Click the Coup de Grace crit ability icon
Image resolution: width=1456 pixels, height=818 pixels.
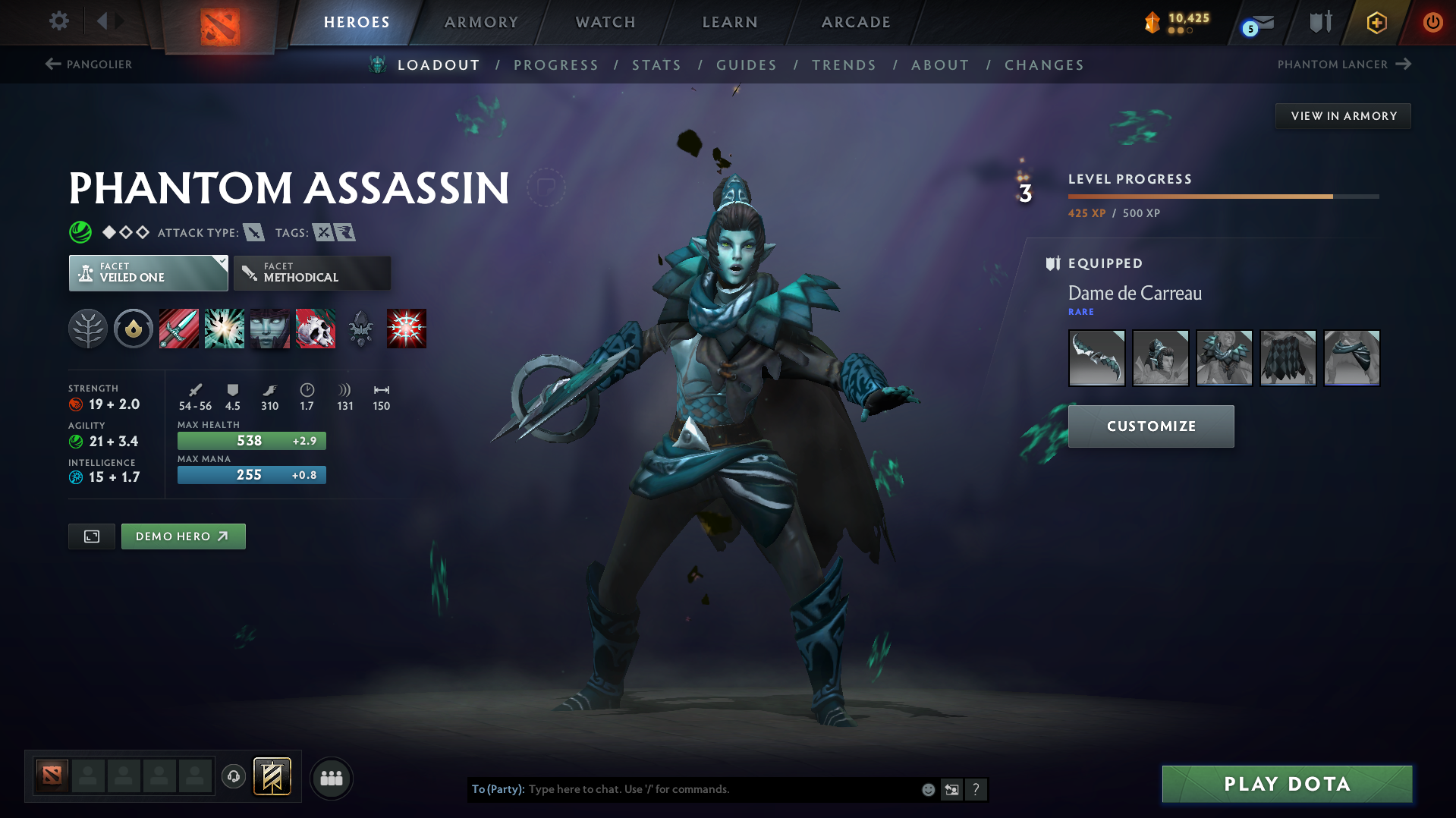click(x=407, y=329)
